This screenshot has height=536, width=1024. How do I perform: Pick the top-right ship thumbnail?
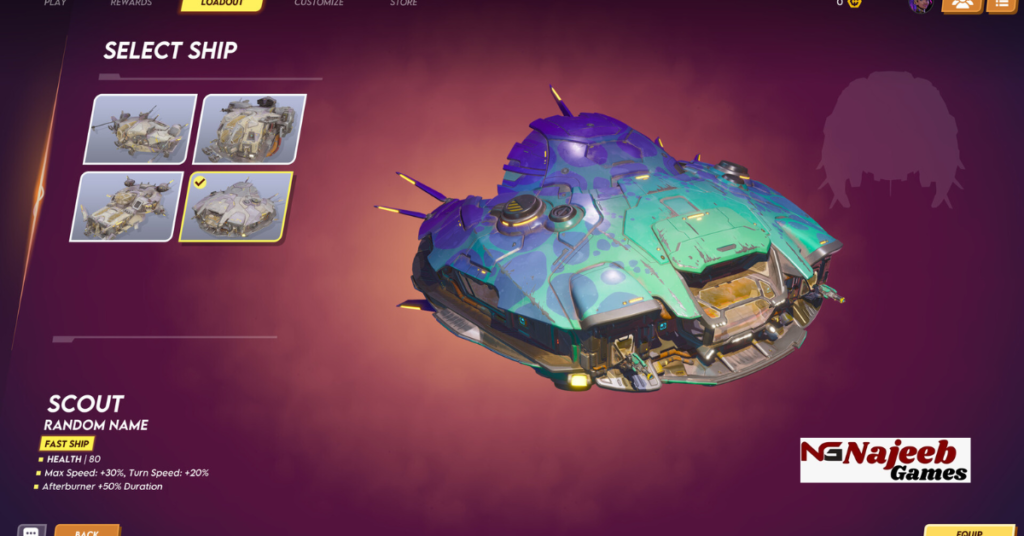tap(249, 129)
